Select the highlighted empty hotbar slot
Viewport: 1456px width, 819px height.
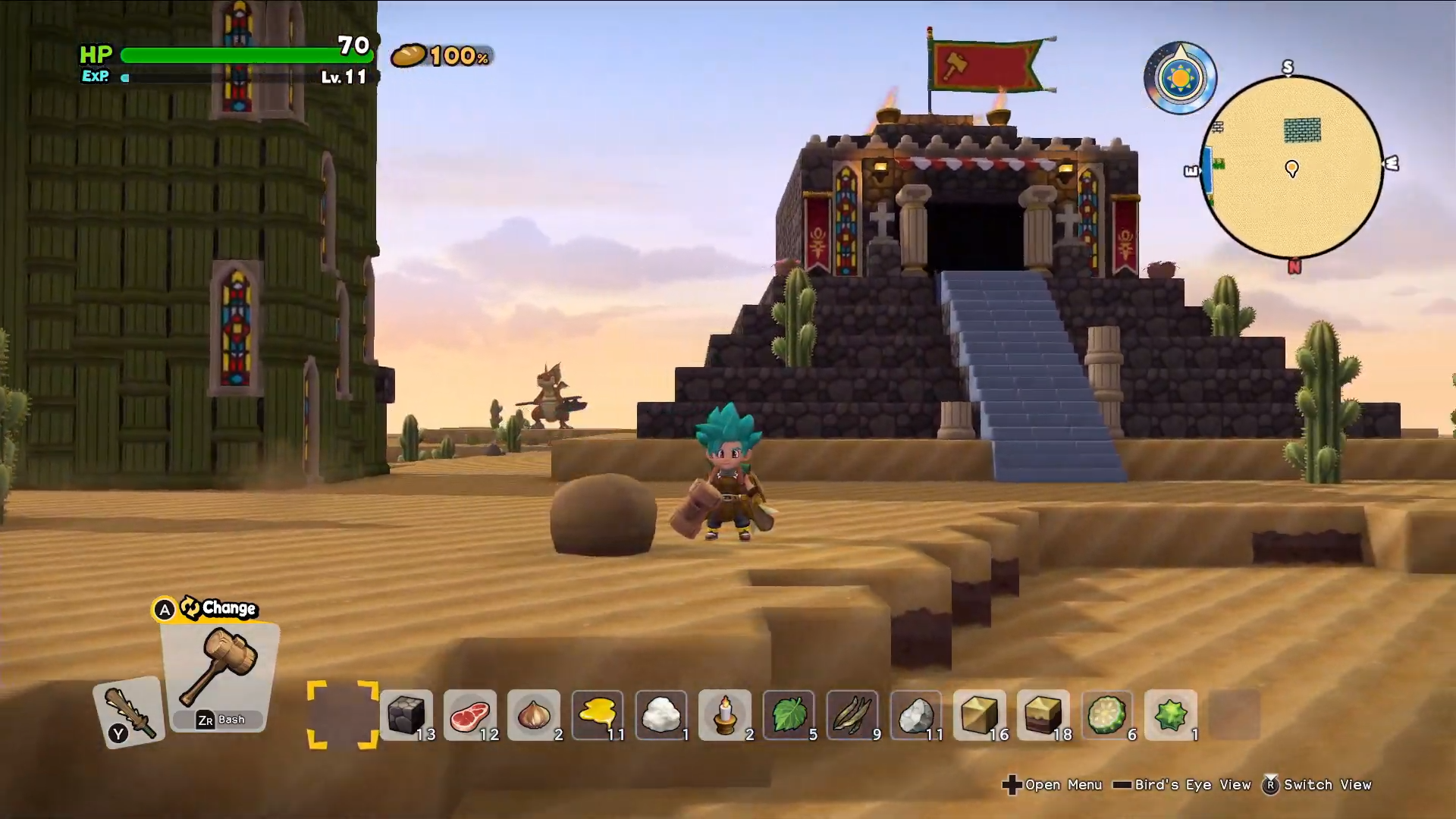343,714
